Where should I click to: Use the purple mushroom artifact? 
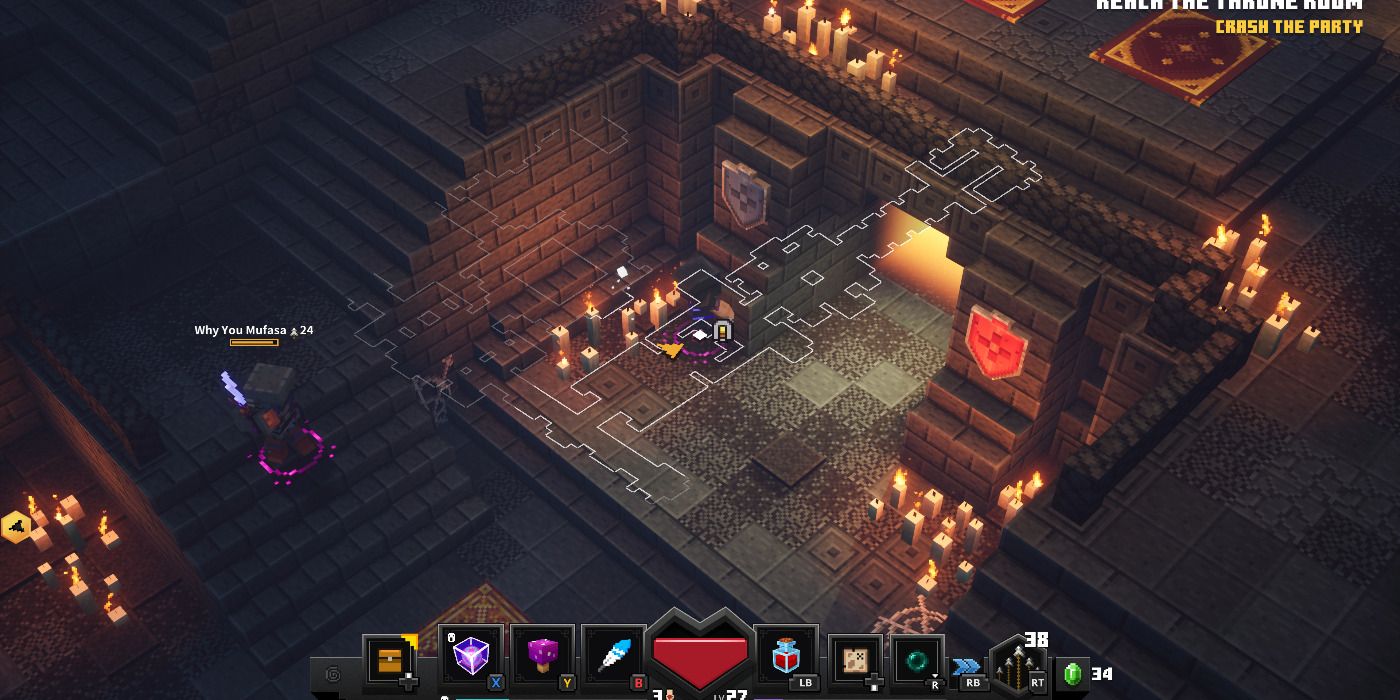pos(542,657)
